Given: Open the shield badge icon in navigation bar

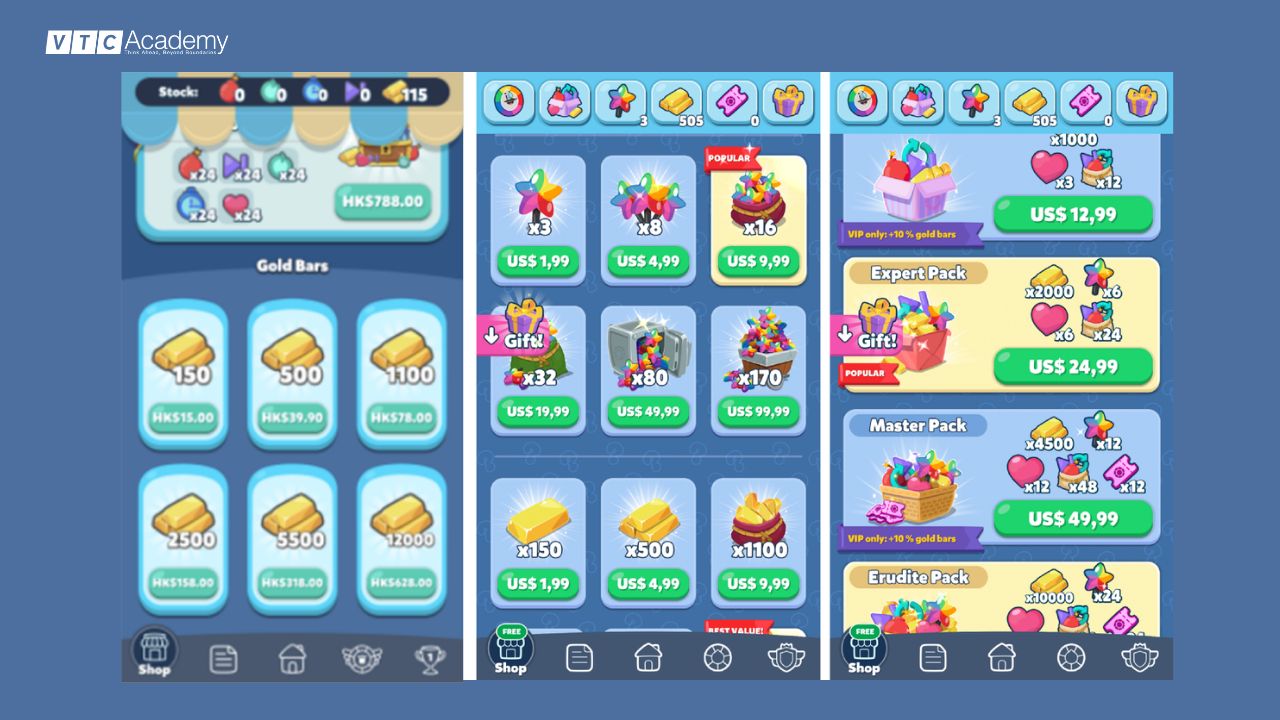Looking at the screenshot, I should (x=787, y=658).
